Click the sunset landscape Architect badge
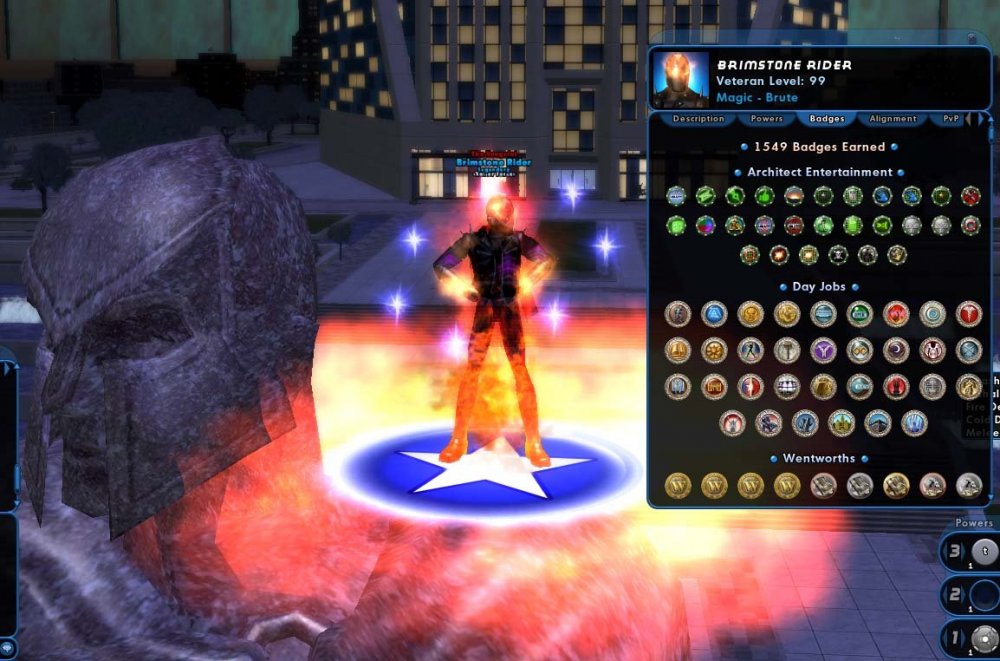The height and width of the screenshot is (661, 1000). 794,196
